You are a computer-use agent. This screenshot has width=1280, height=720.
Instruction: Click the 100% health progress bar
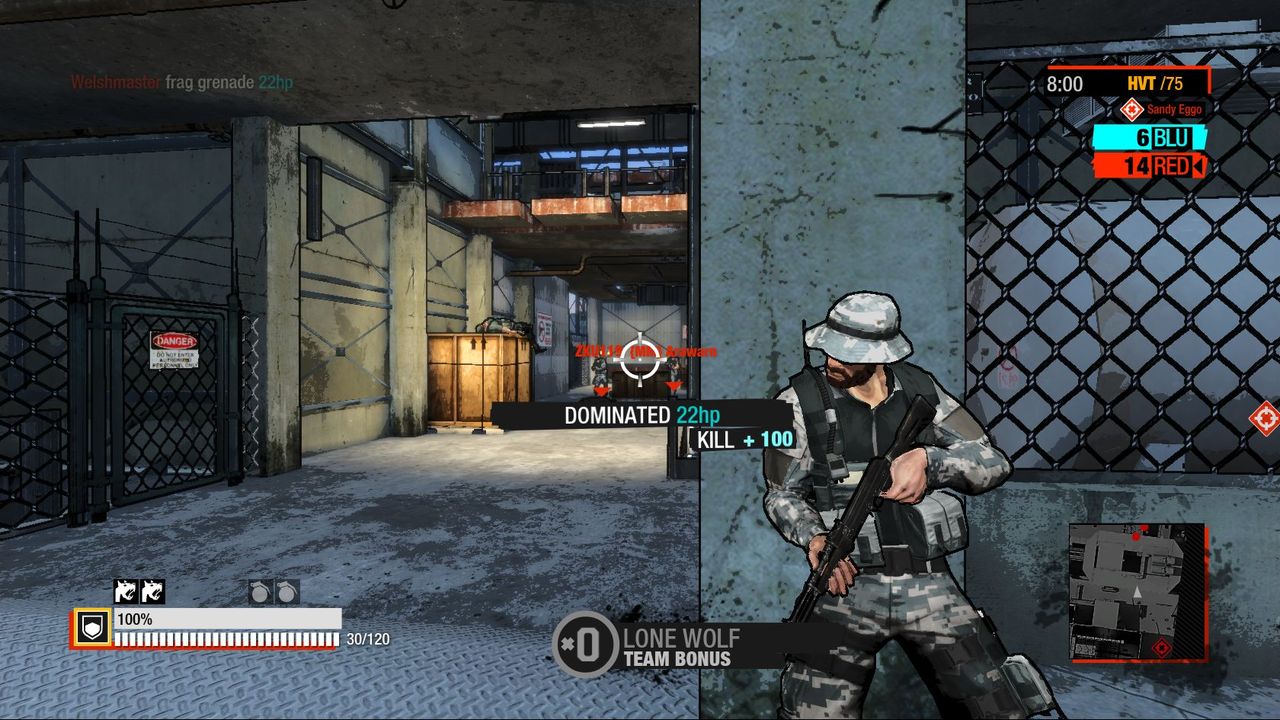(225, 620)
